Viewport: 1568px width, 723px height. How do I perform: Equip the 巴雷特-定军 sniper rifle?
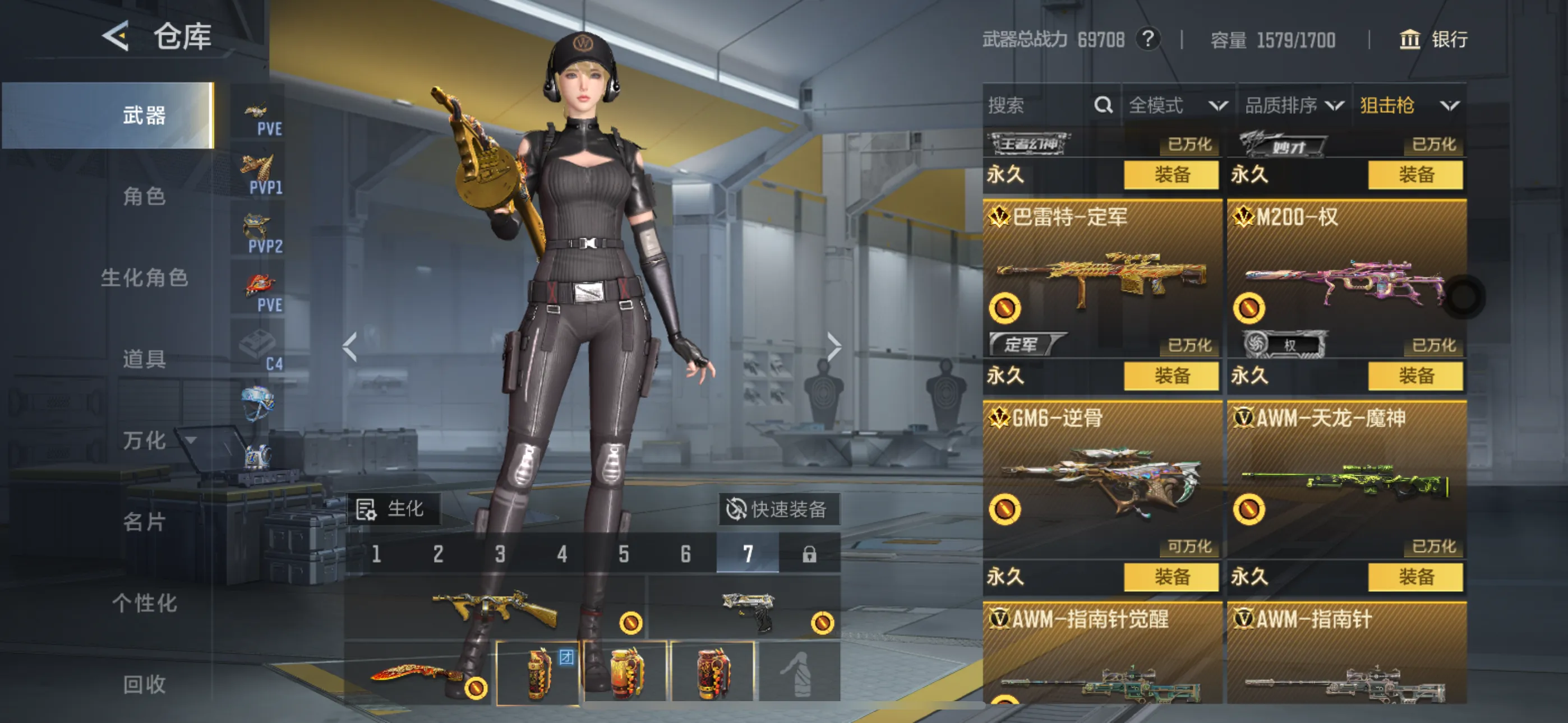[1171, 376]
